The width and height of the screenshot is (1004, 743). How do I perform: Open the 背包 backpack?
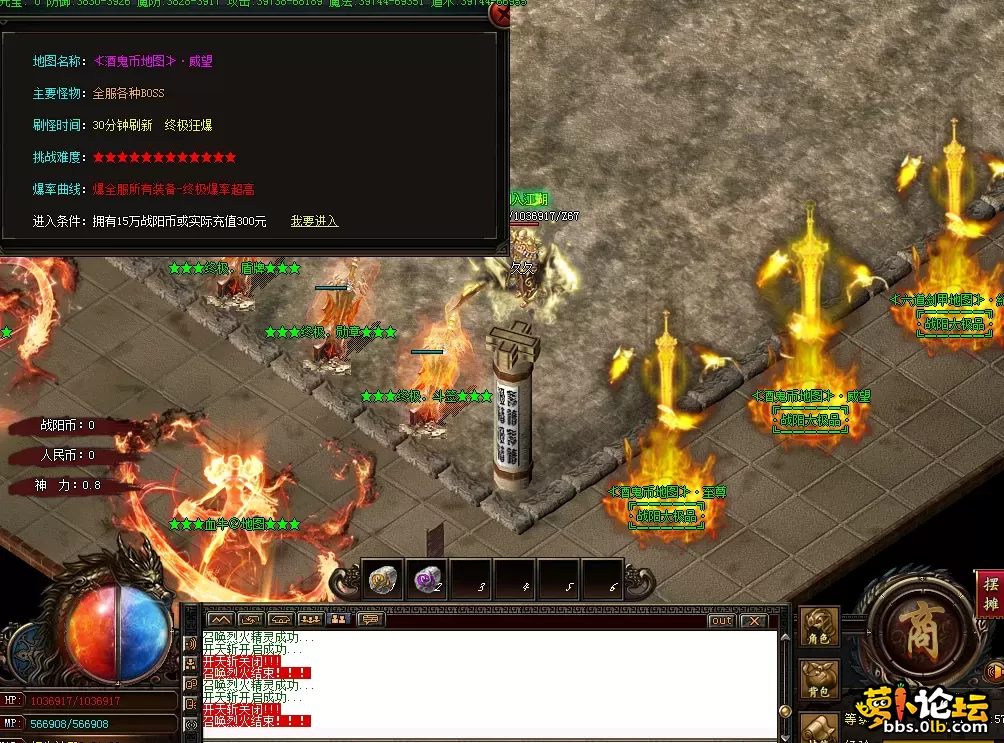pos(820,680)
